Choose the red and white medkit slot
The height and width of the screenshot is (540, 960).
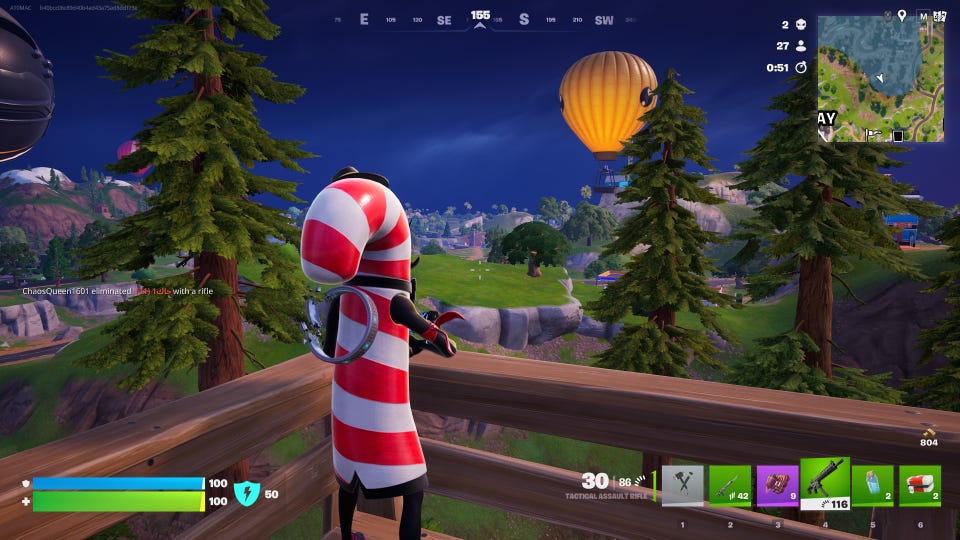[919, 485]
